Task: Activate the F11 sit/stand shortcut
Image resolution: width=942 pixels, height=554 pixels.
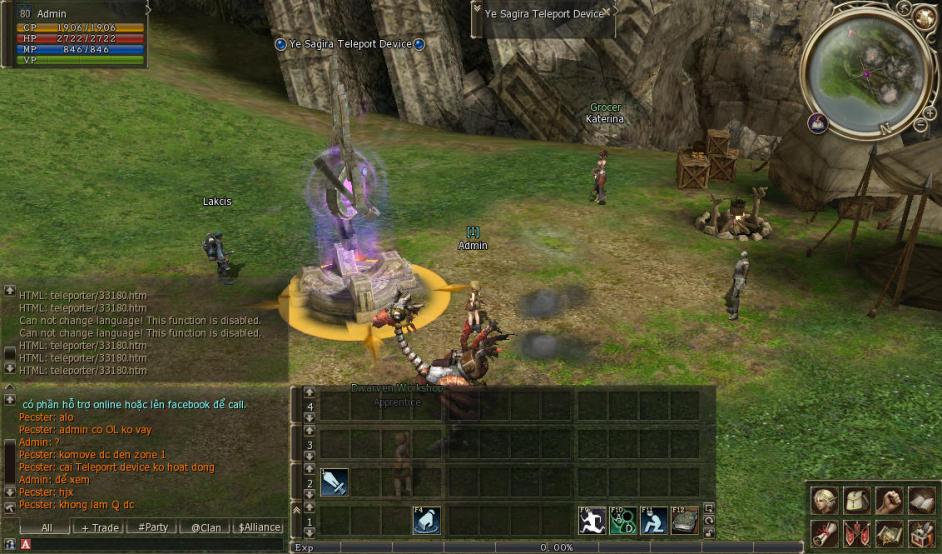Action: 654,520
